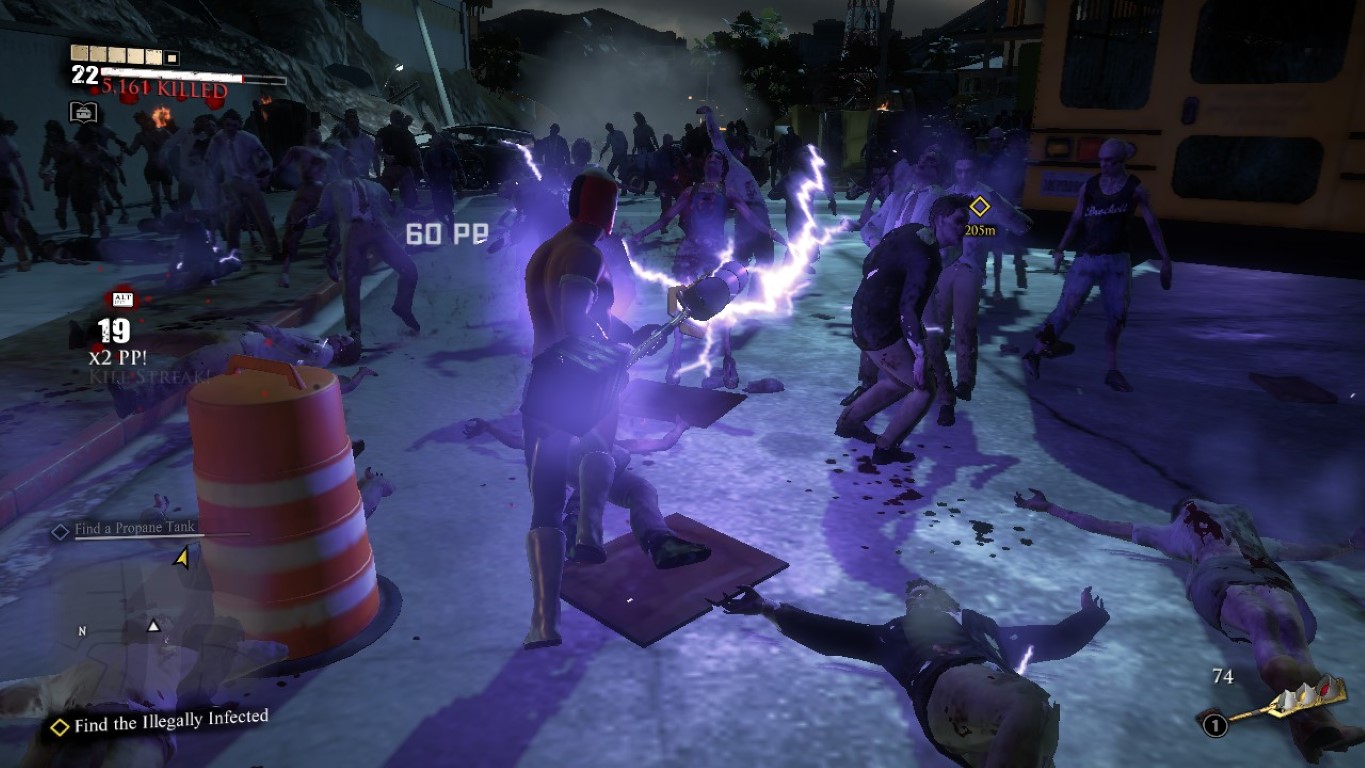Choose the Find a Propane Tank side objective
The height and width of the screenshot is (768, 1365).
[x=135, y=528]
